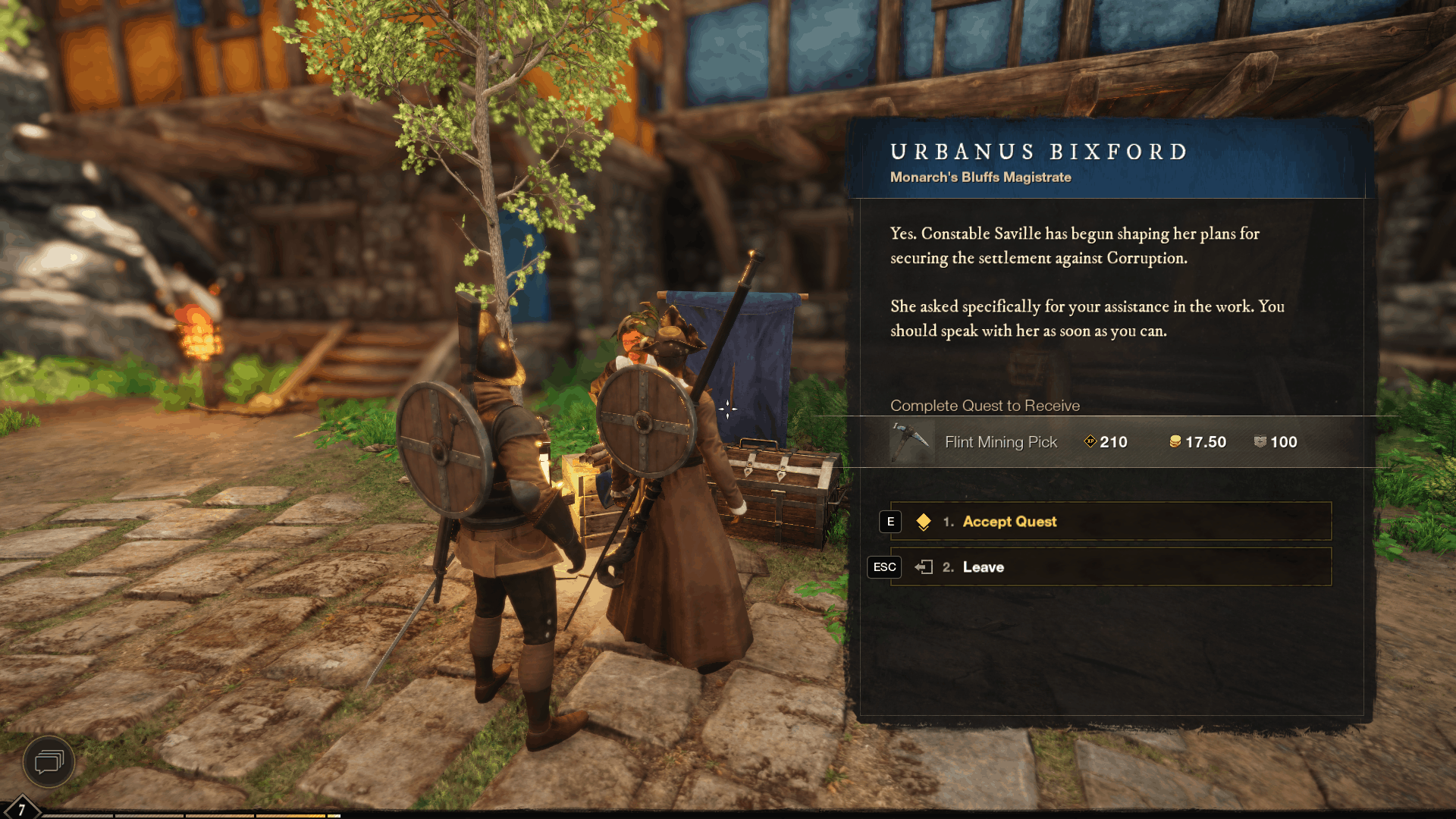Click the ESC key prompt badge
Screen dimensions: 1456x819
point(884,566)
